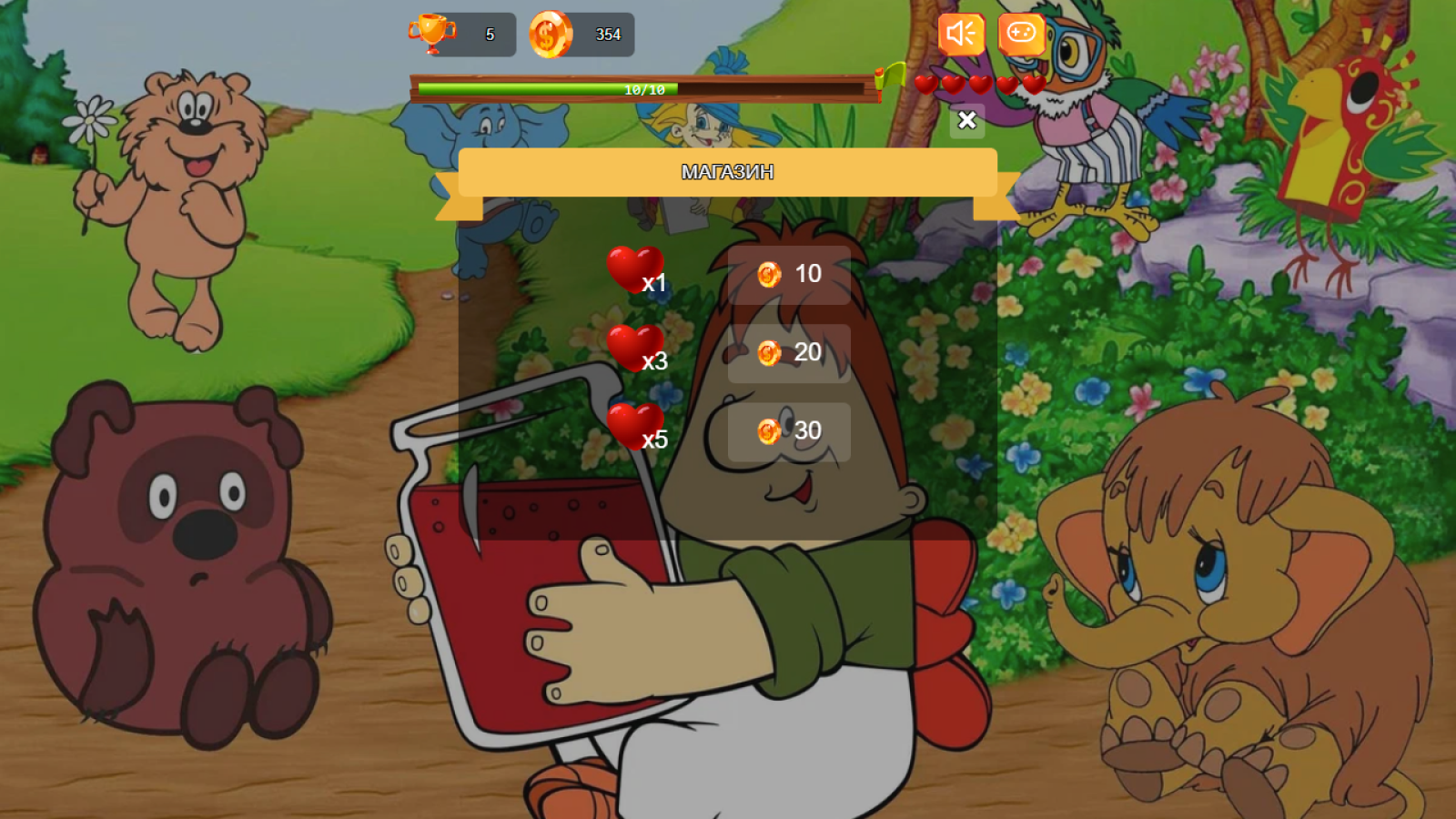Buy one heart for 10 coins
The image size is (1456, 819).
790,274
